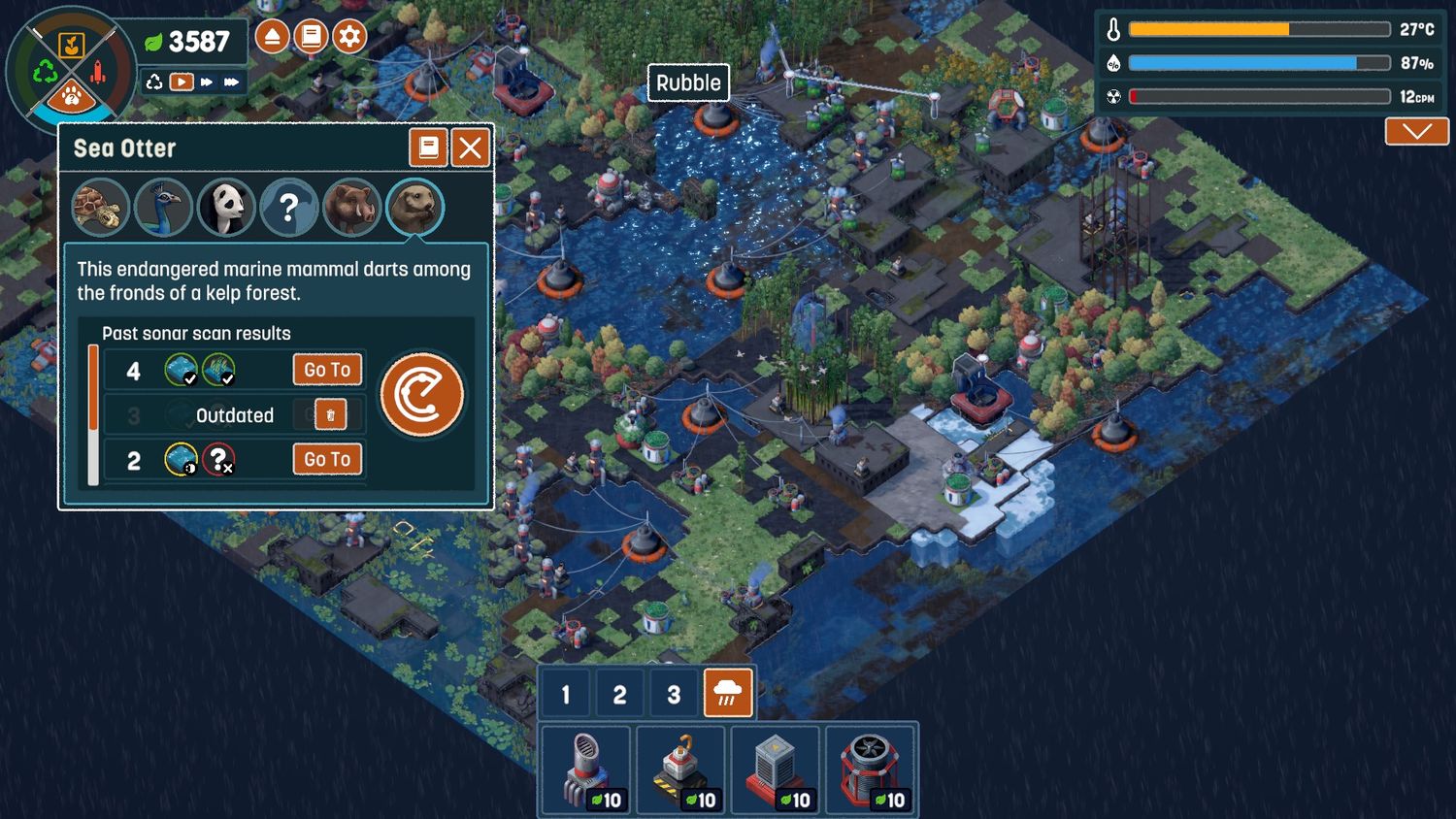Expand the climate stats panel chevron
The height and width of the screenshot is (819, 1456).
pyautogui.click(x=1416, y=131)
